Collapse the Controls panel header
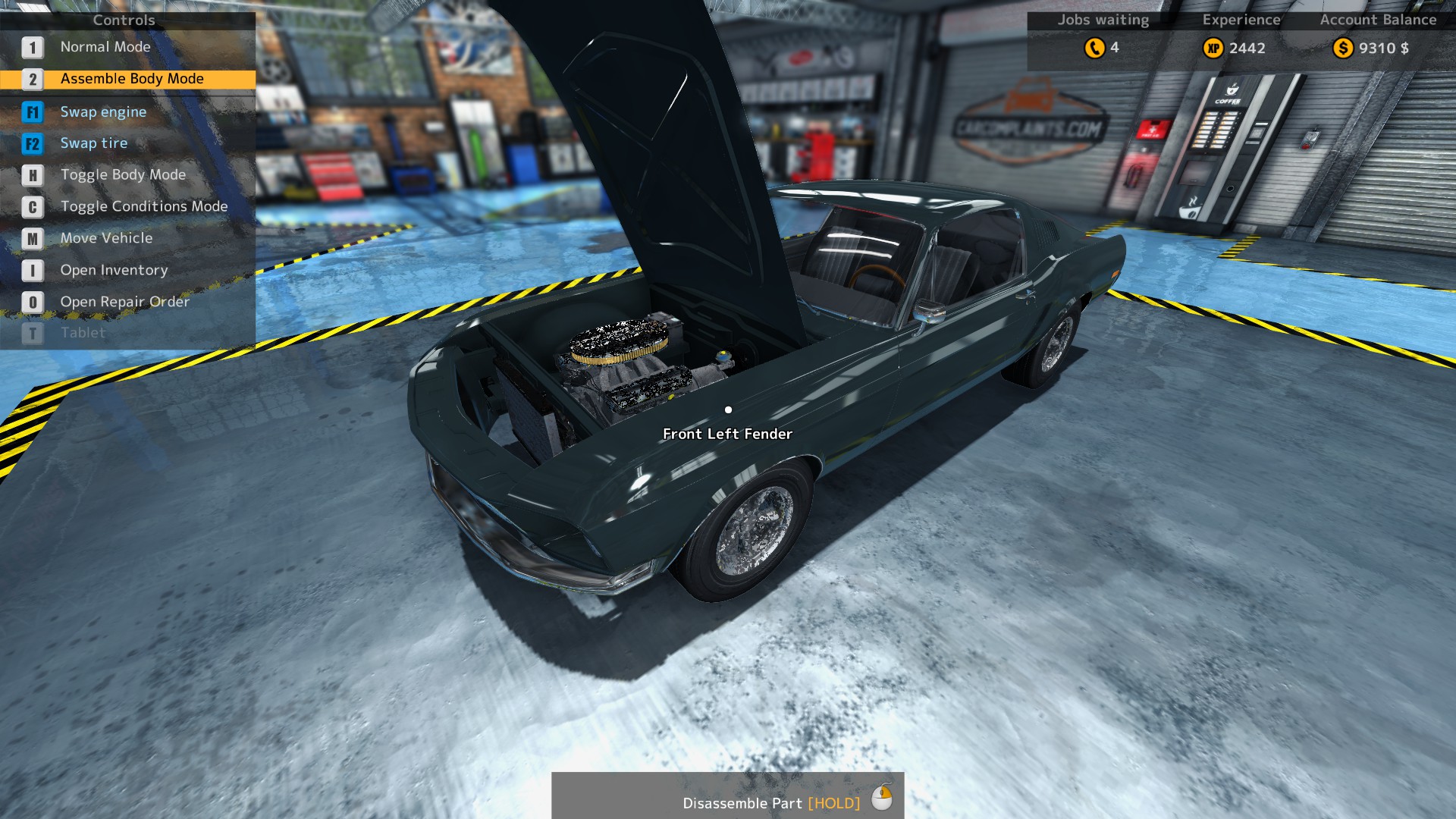 pyautogui.click(x=124, y=20)
